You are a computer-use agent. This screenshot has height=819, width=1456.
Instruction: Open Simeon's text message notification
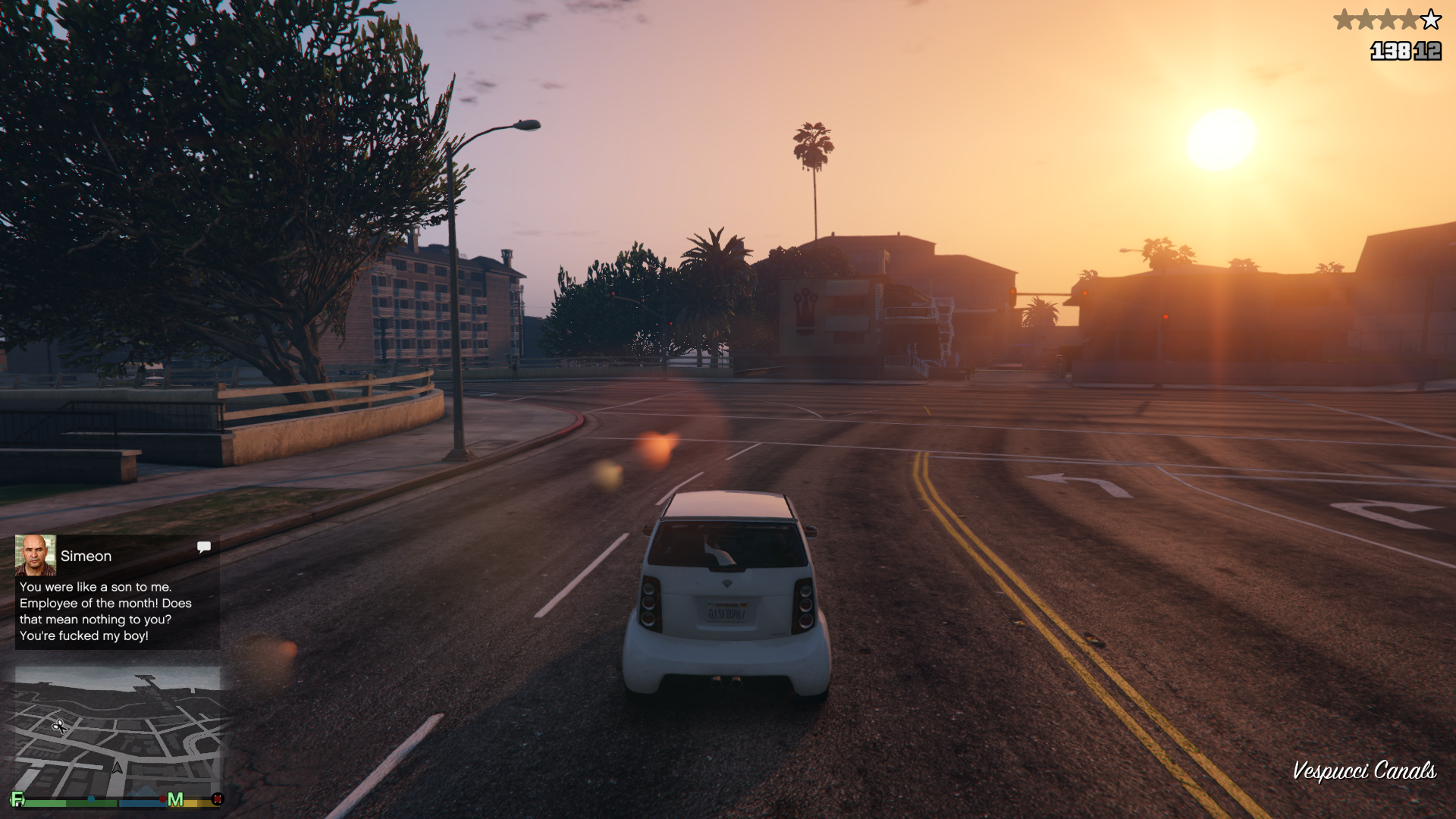pos(105,611)
